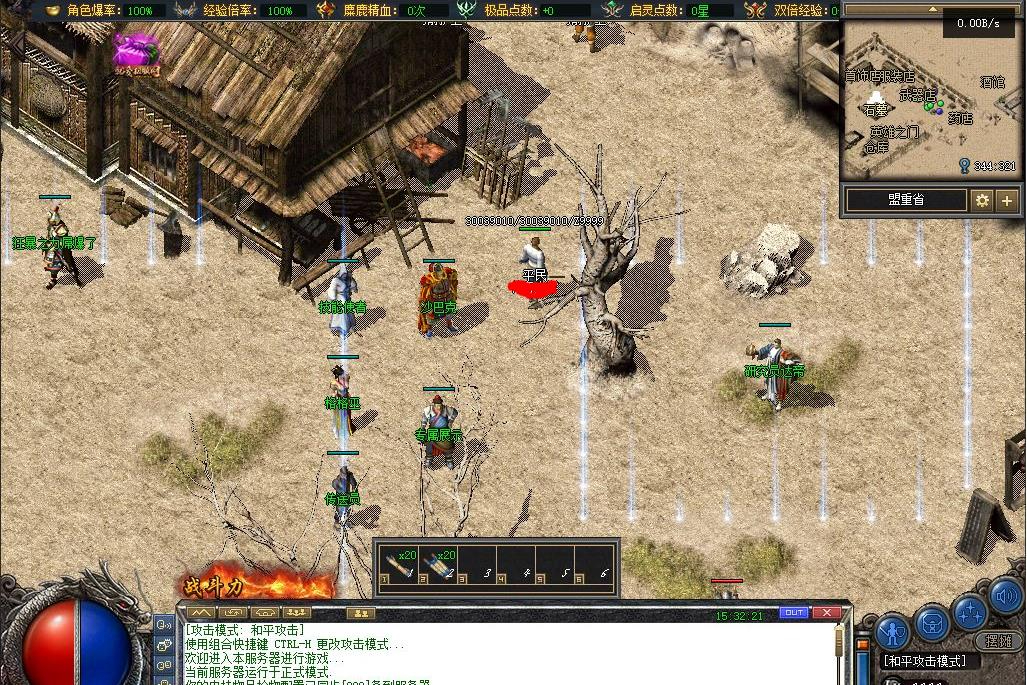
Task: Open the purple gift bag icon
Action: click(136, 52)
